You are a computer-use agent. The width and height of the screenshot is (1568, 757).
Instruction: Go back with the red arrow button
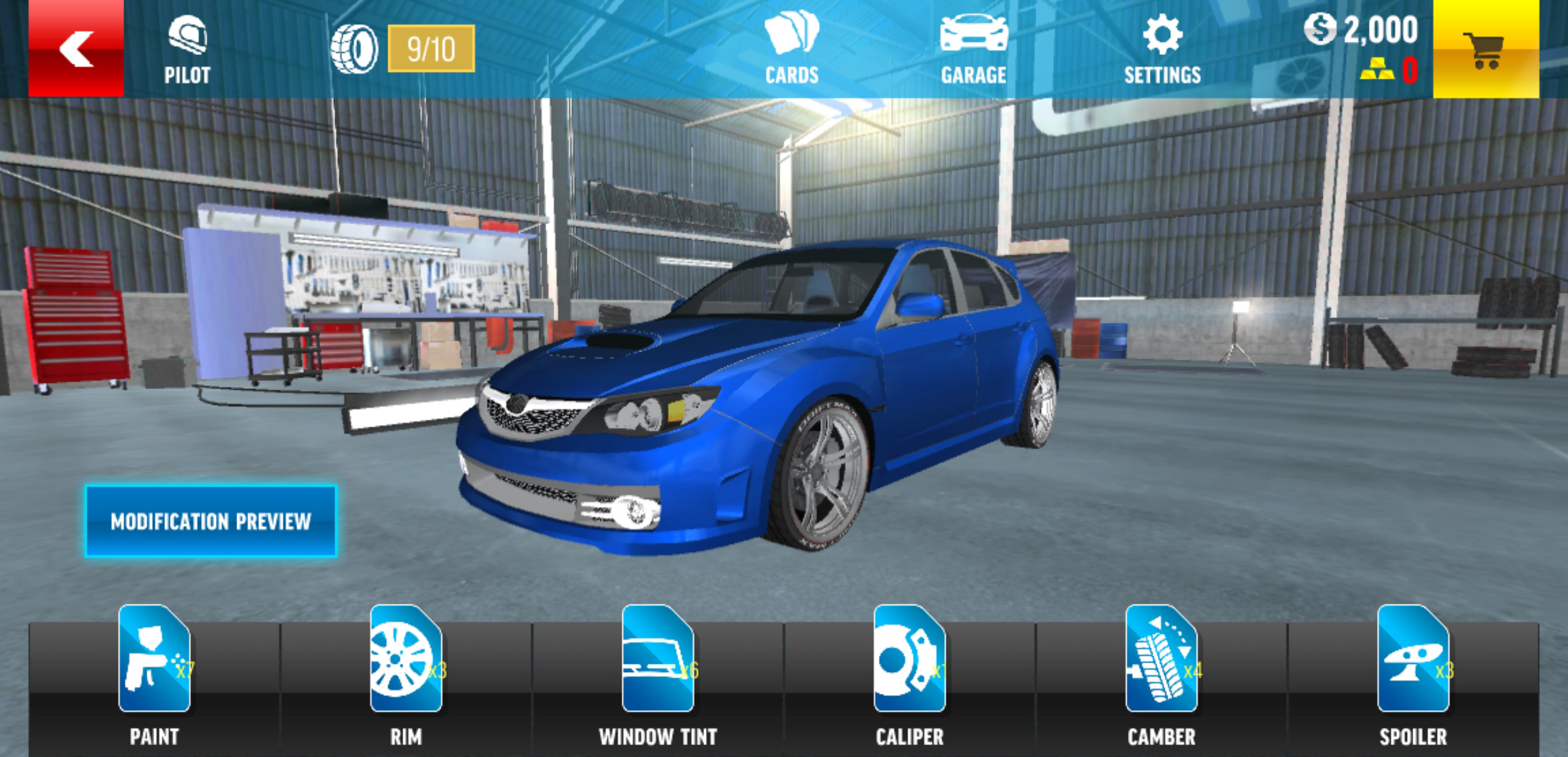point(76,49)
